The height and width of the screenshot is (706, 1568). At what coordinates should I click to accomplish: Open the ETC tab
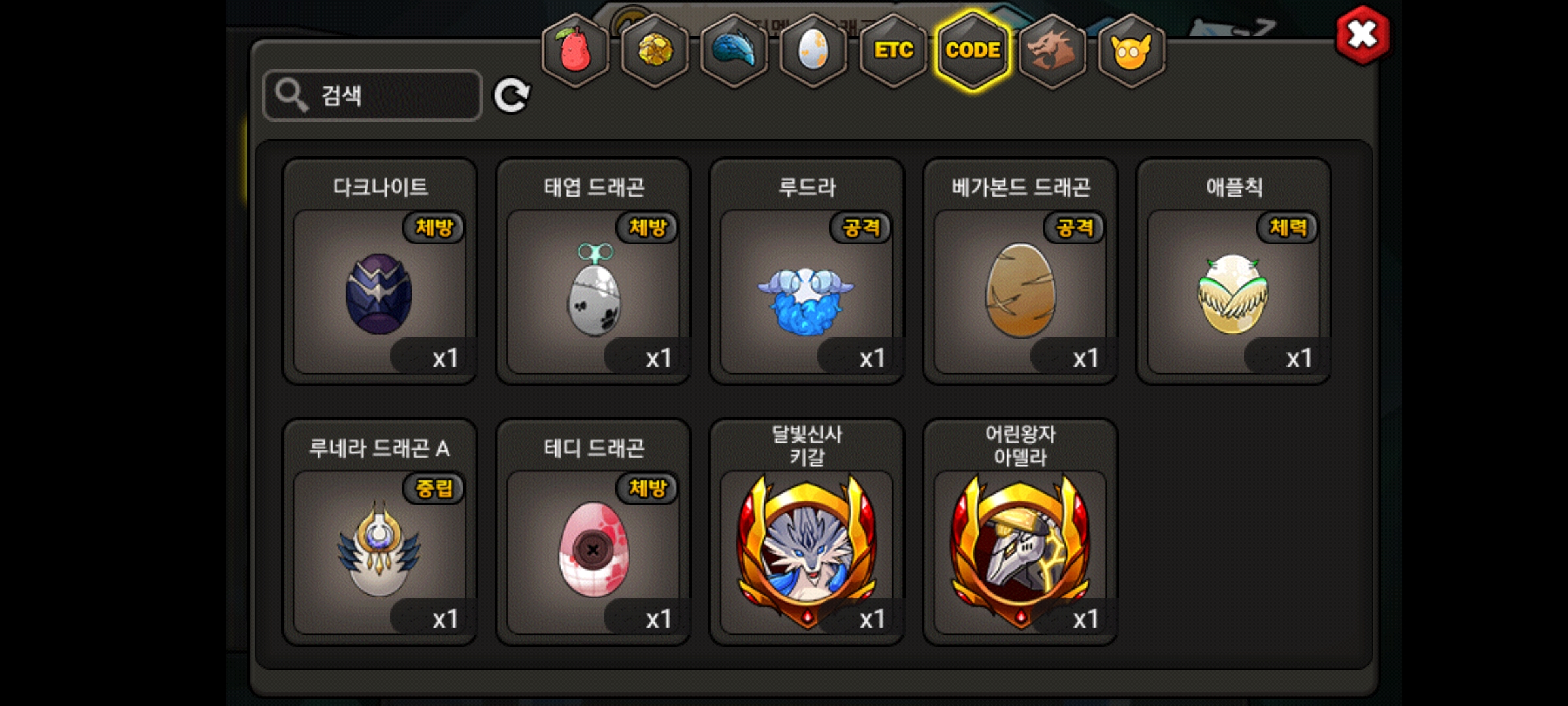click(893, 50)
